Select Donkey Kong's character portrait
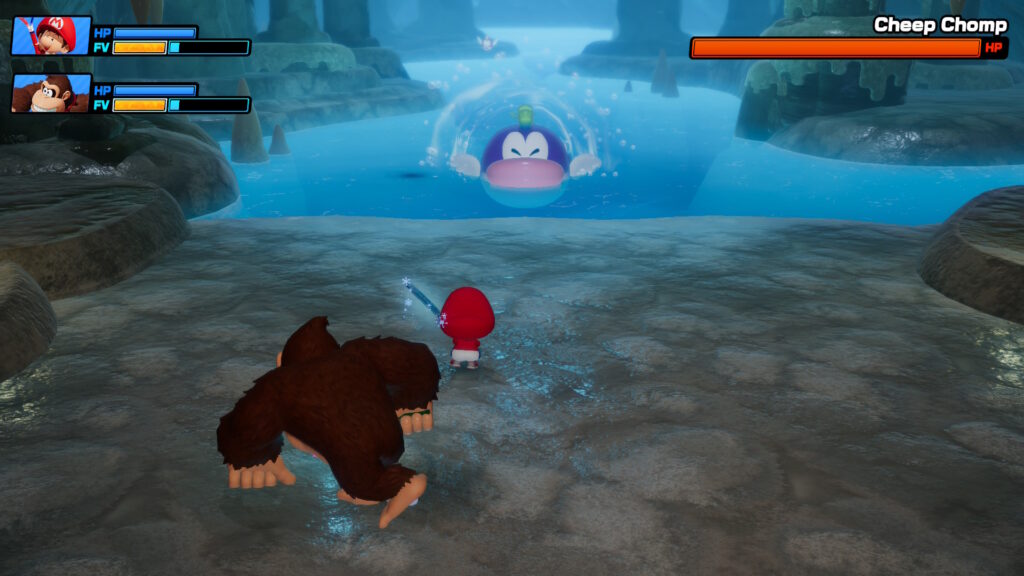Viewport: 1024px width, 576px height. coord(51,93)
